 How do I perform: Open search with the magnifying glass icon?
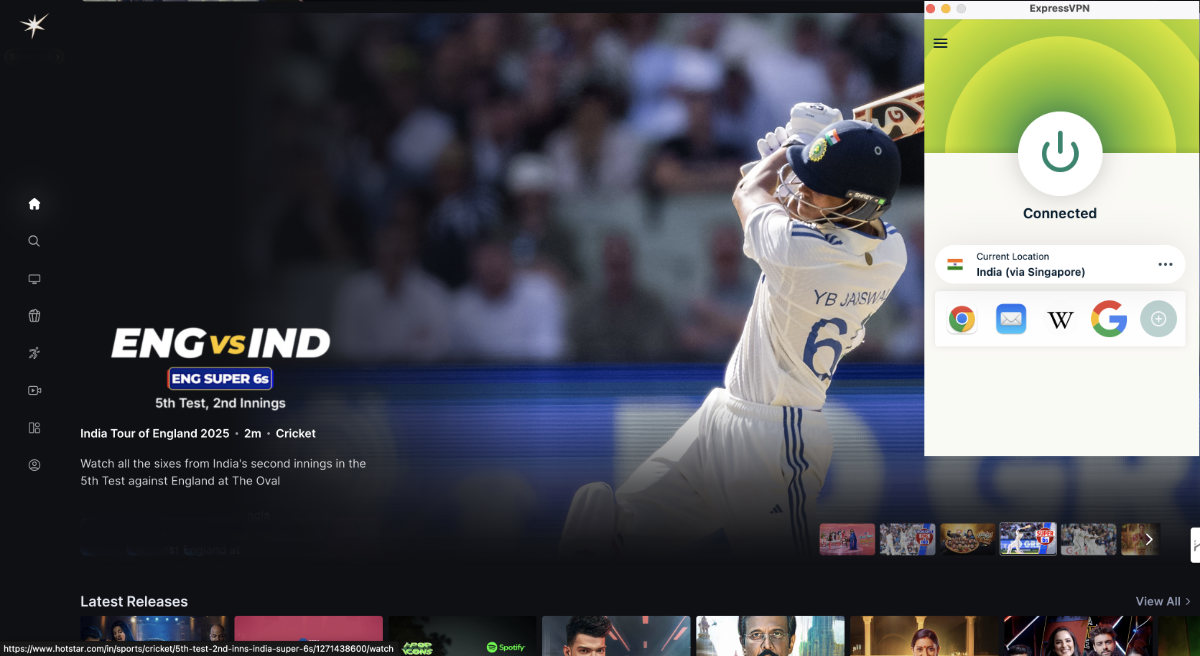click(34, 241)
